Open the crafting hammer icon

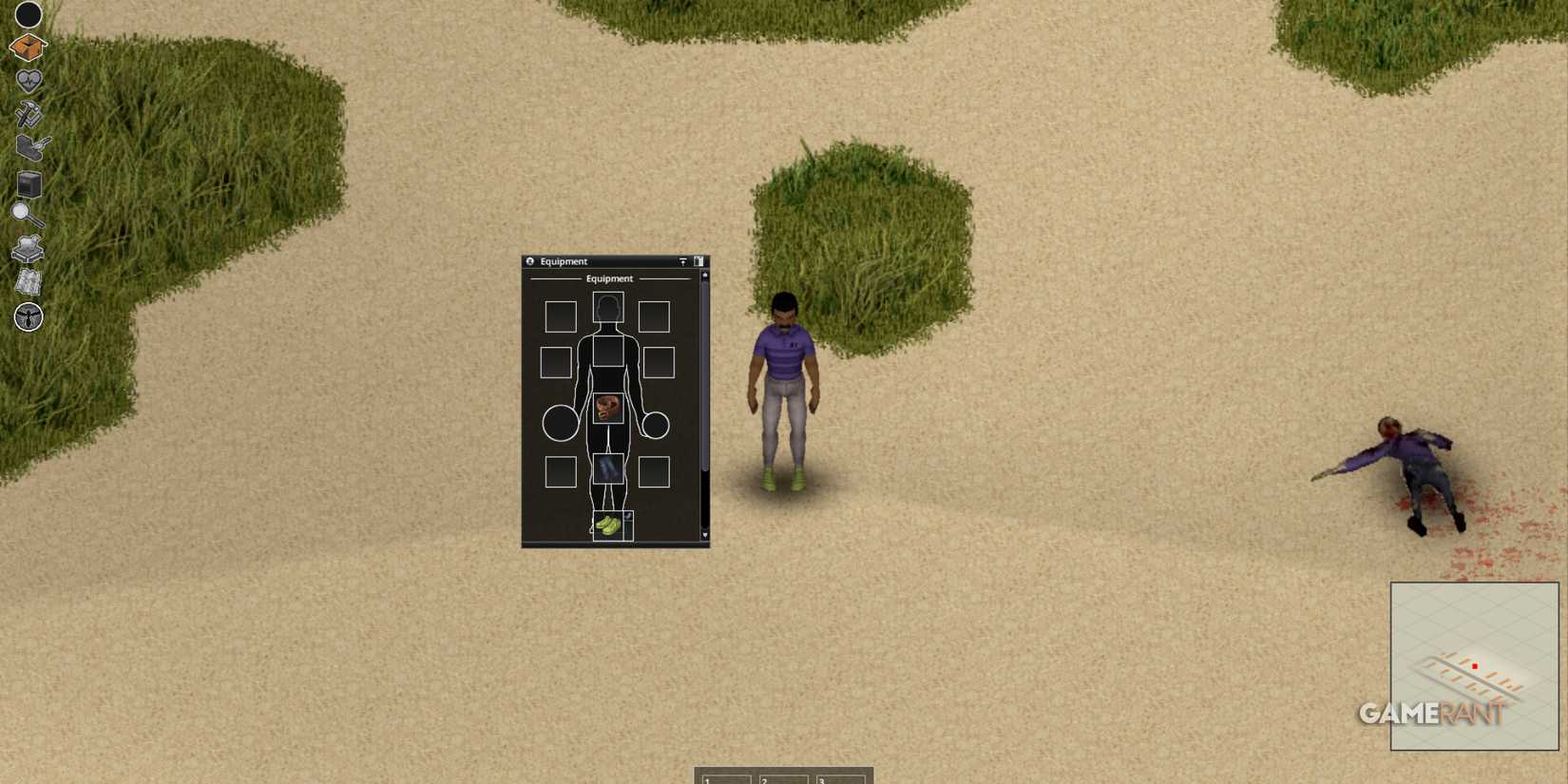(29, 115)
